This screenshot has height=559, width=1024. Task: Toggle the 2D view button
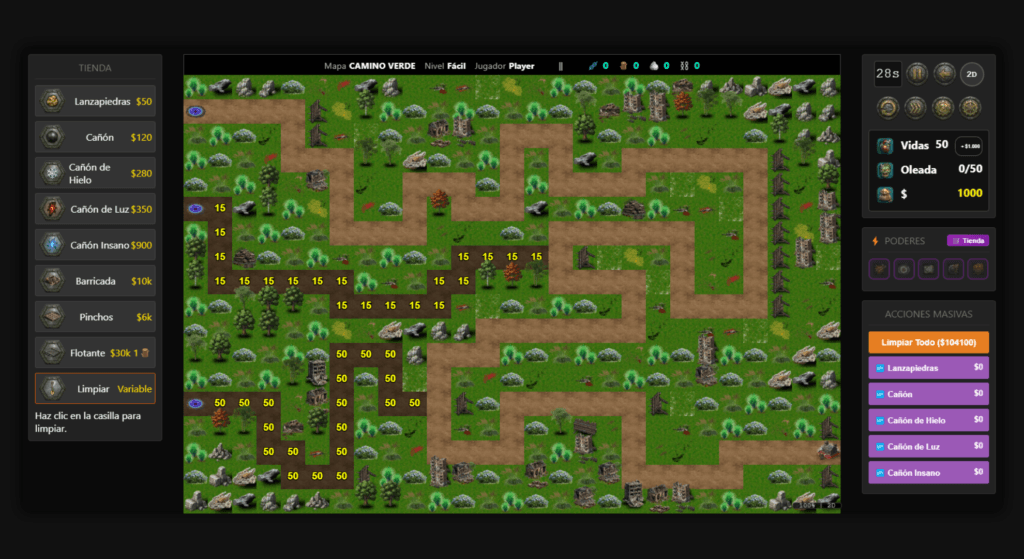click(971, 73)
